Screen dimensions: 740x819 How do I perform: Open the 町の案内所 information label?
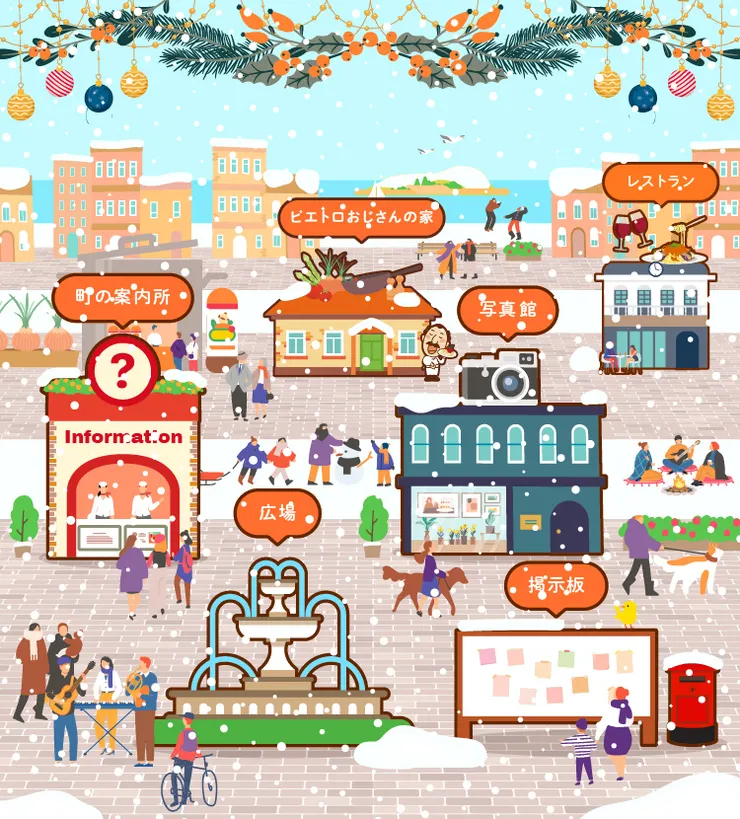121,297
